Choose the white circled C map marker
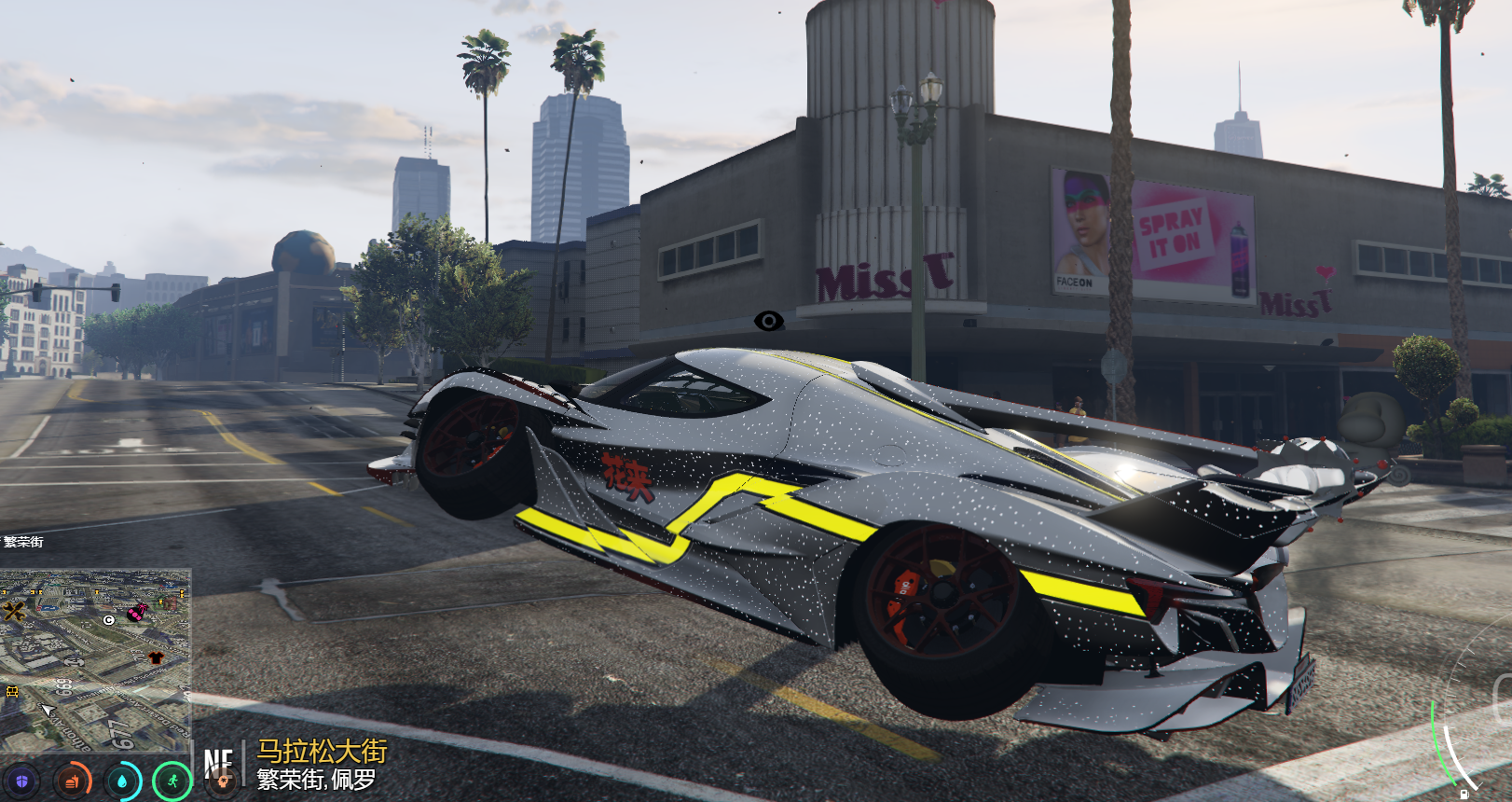Image resolution: width=1512 pixels, height=802 pixels. click(x=109, y=619)
